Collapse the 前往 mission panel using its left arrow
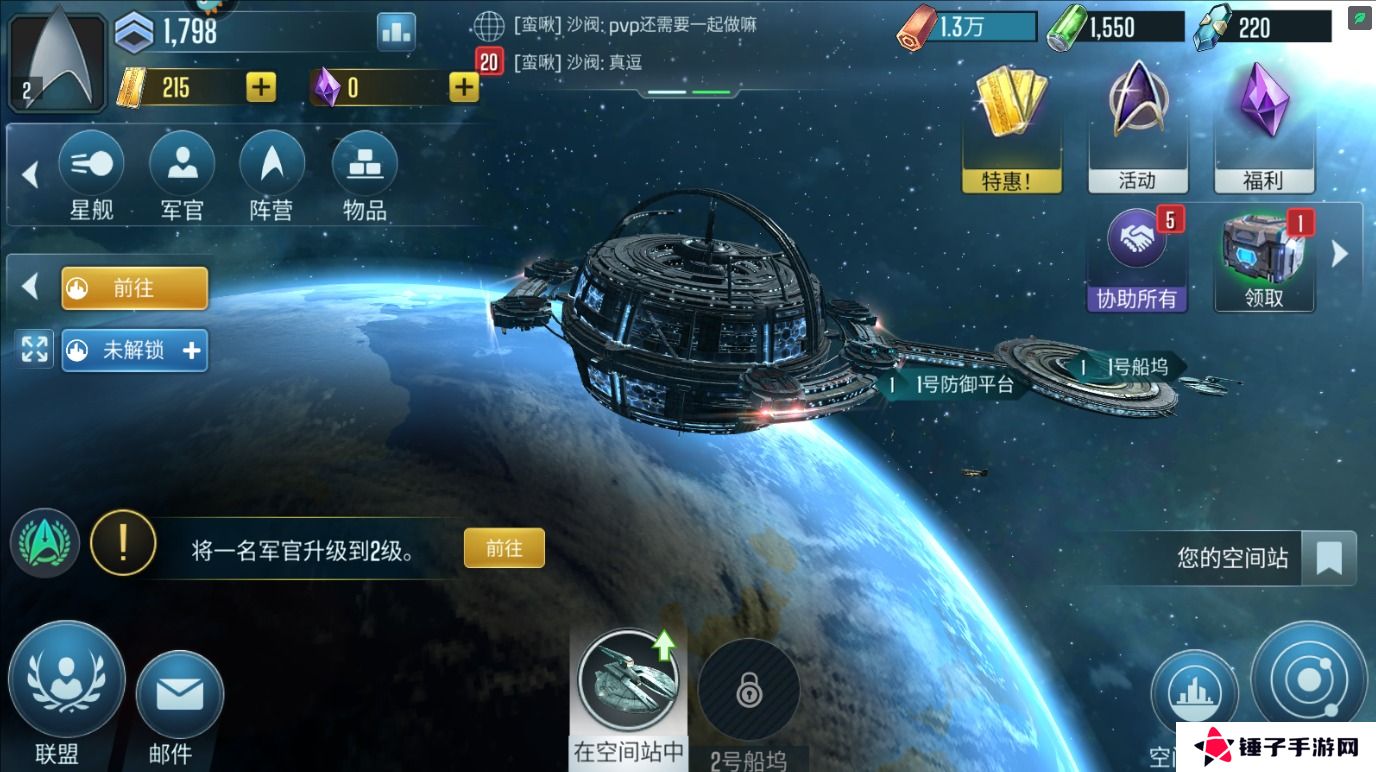 (x=30, y=287)
